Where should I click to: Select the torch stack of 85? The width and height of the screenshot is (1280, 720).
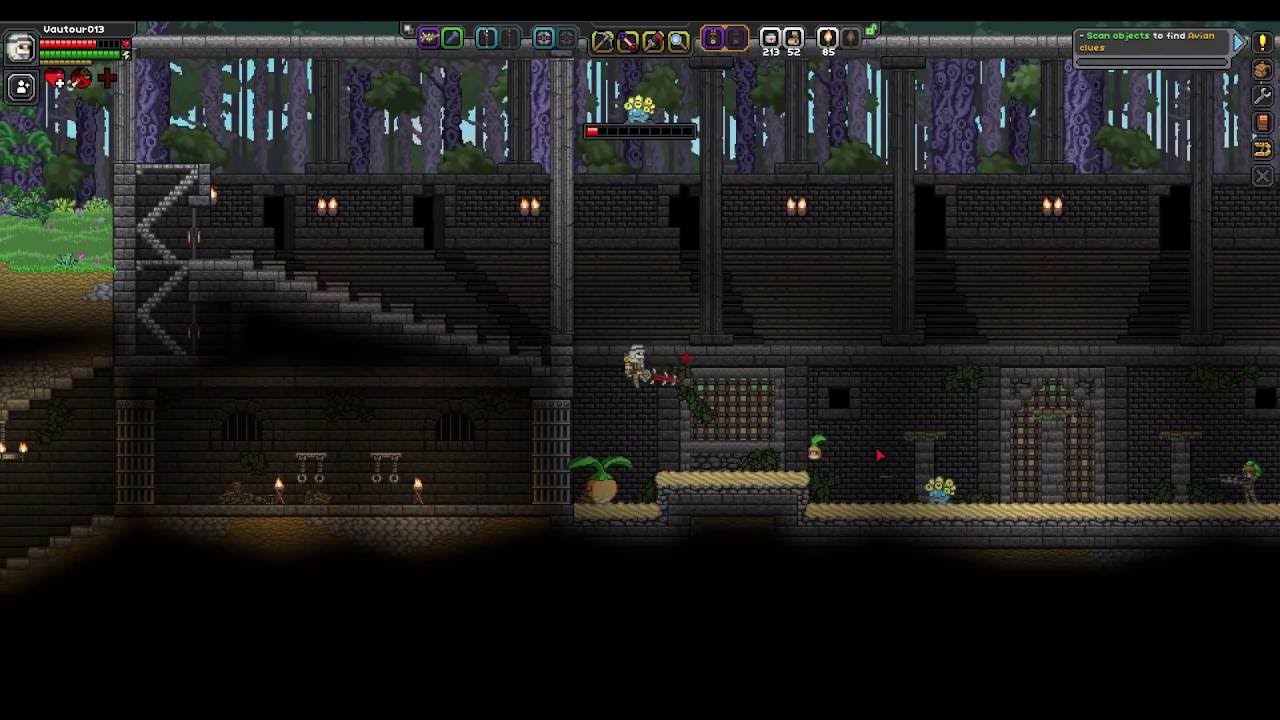tap(828, 39)
